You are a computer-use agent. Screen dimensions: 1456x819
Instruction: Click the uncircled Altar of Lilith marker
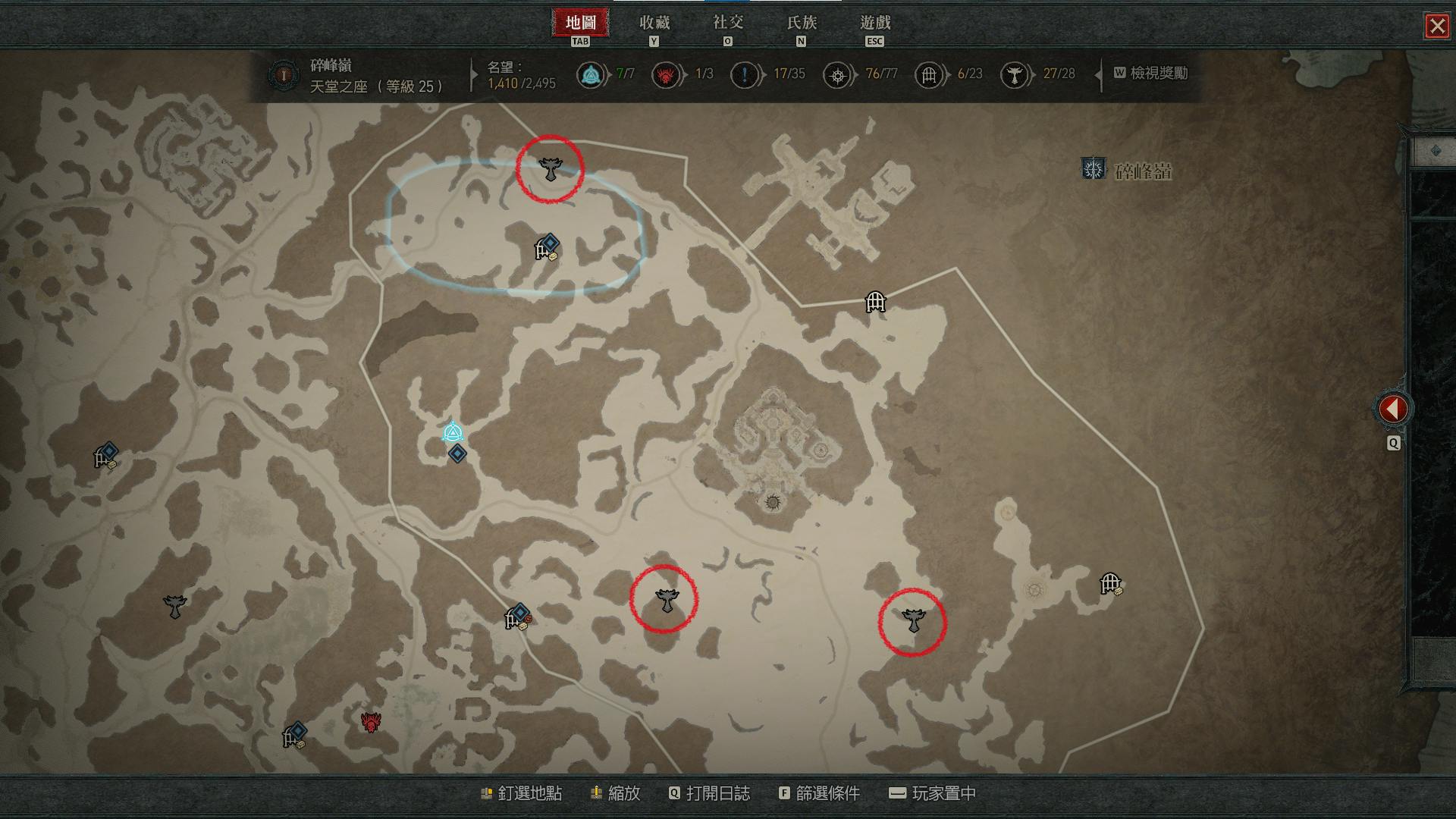(x=175, y=606)
